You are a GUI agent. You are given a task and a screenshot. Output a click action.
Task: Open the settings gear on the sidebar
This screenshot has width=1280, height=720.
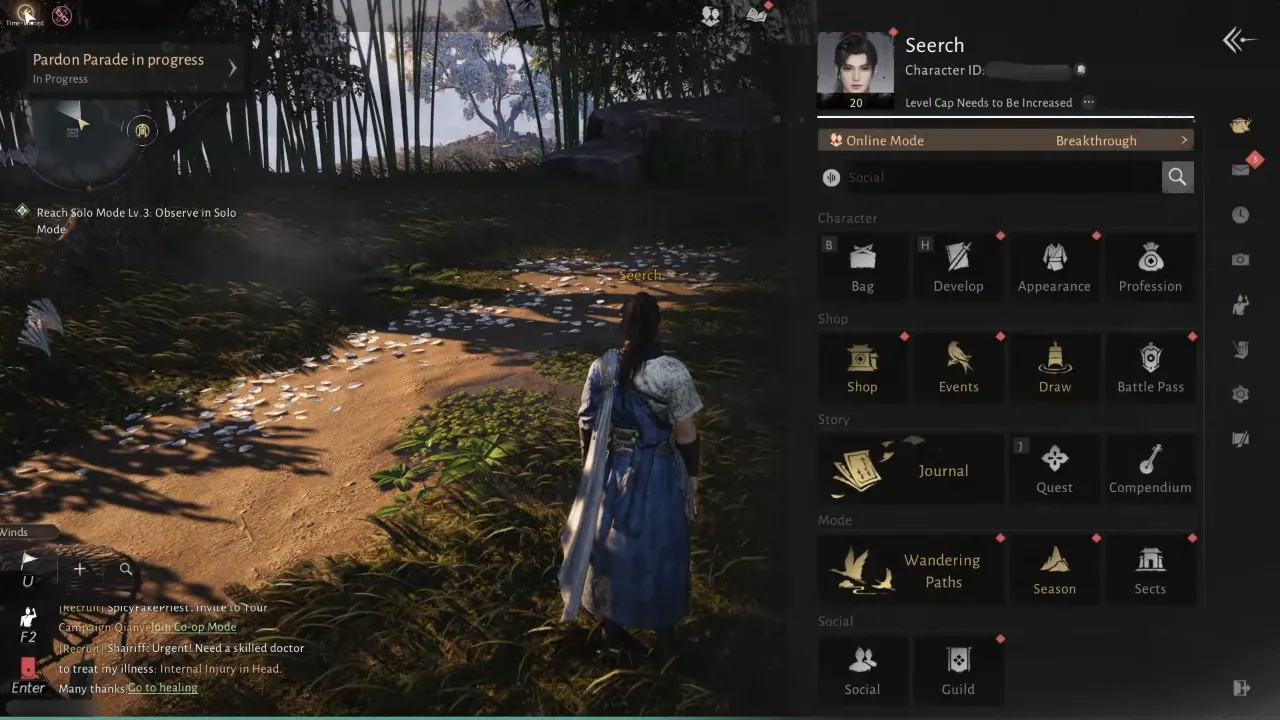(x=1240, y=394)
